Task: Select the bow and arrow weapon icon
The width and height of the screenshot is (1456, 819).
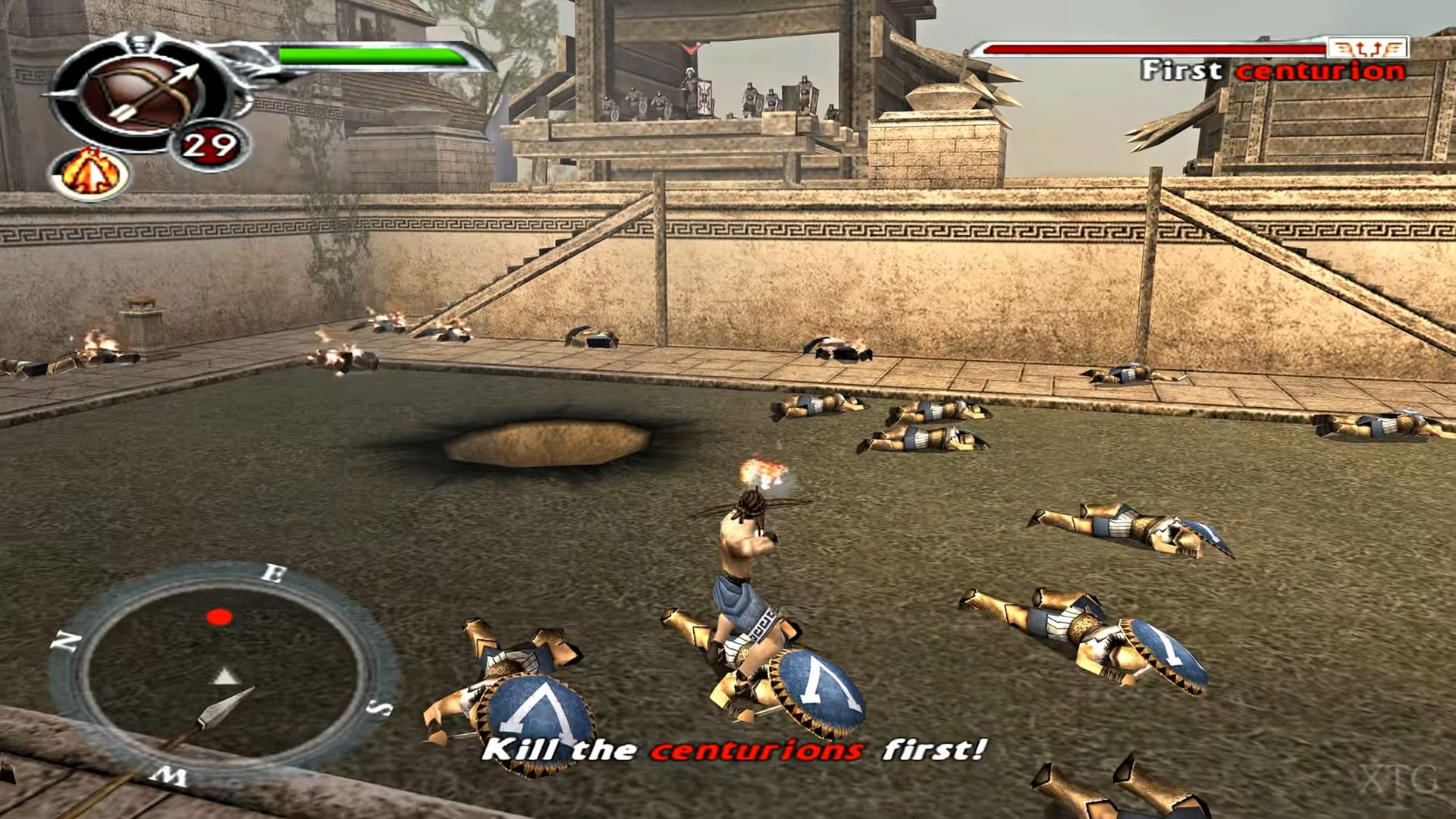Action: point(142,95)
